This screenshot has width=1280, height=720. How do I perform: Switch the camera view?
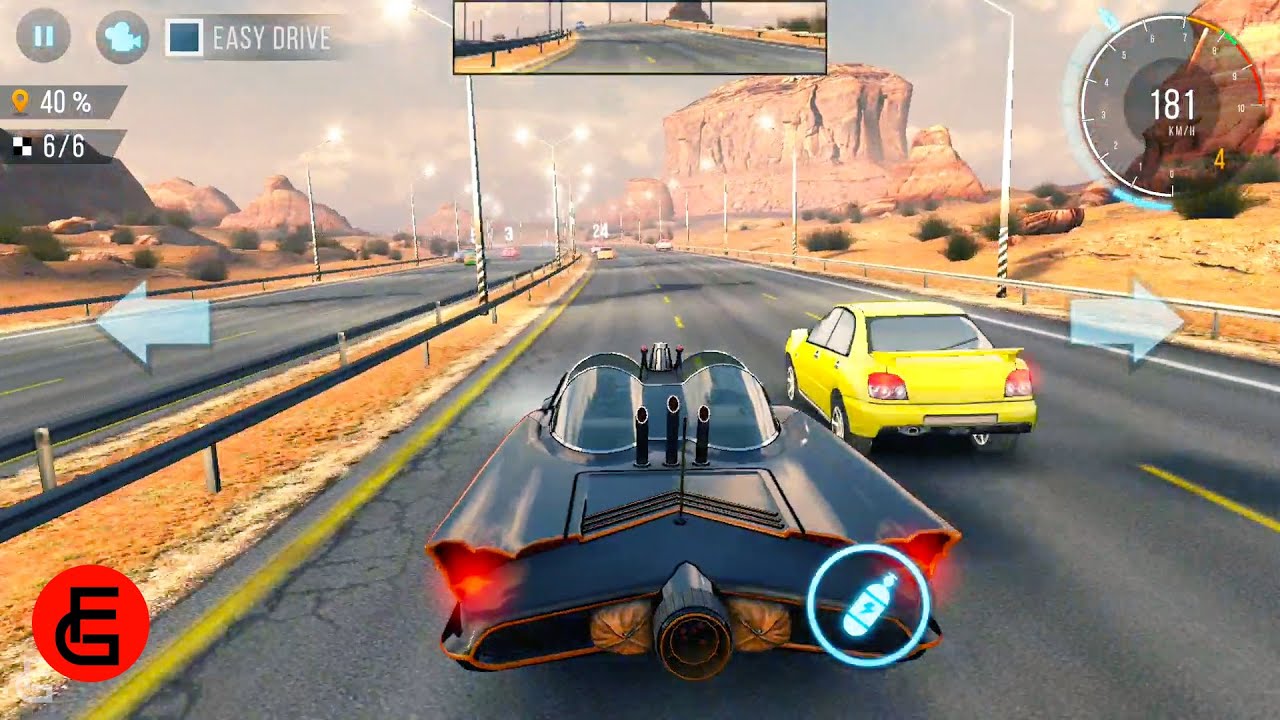[122, 38]
